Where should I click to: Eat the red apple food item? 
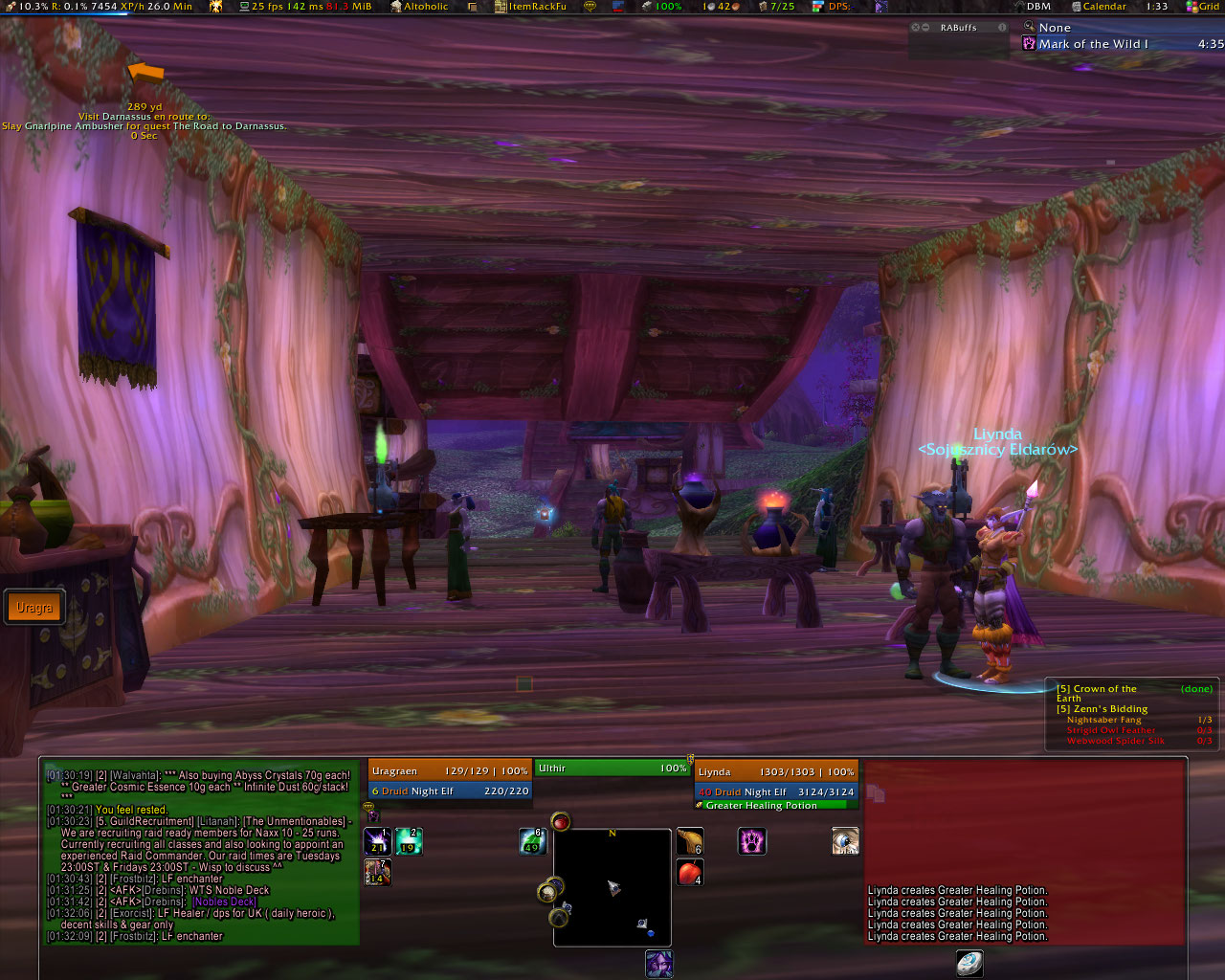coord(690,873)
